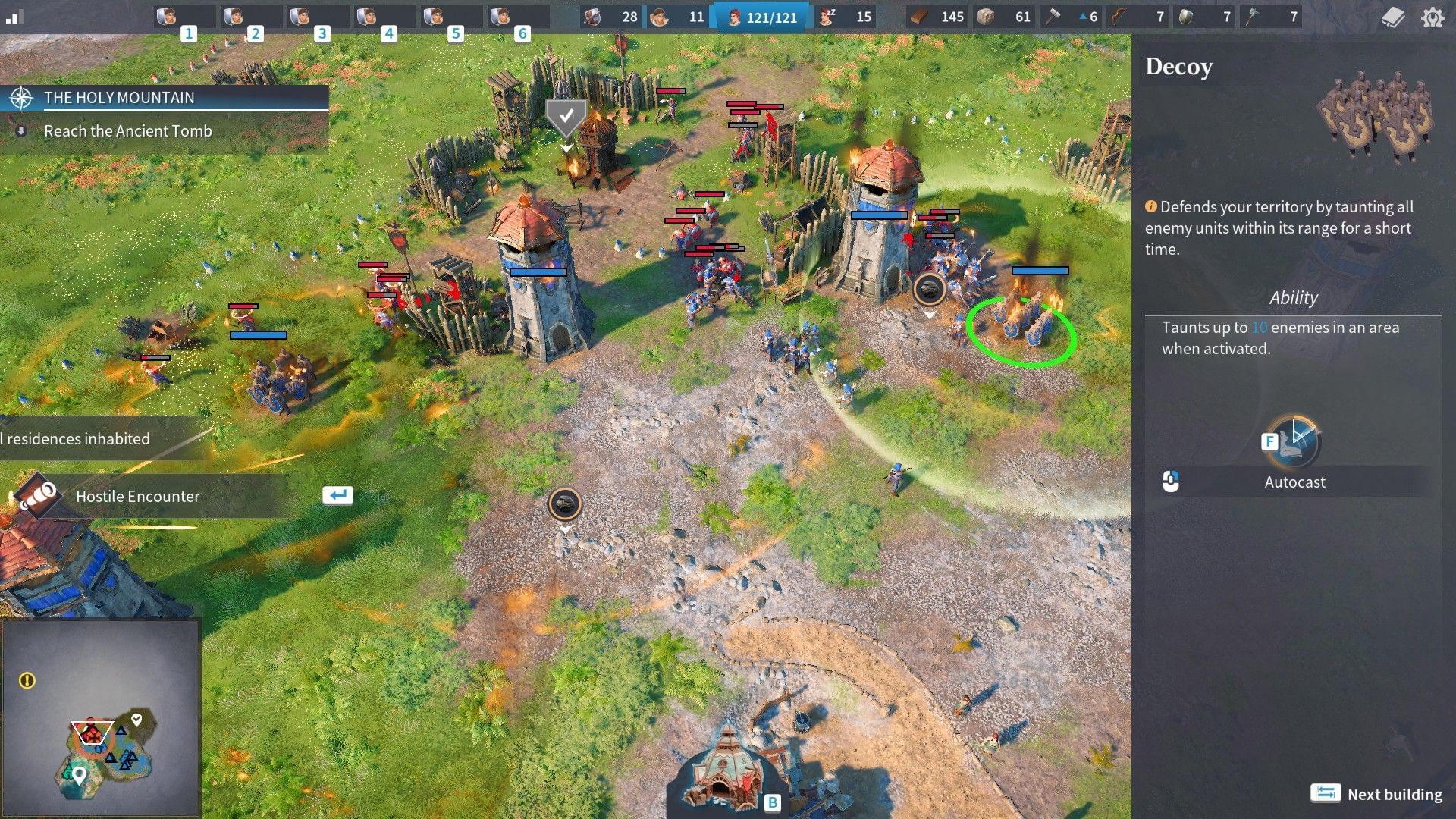Toggle the objective checkmark banner above the camp
This screenshot has width=1456, height=819.
565,115
